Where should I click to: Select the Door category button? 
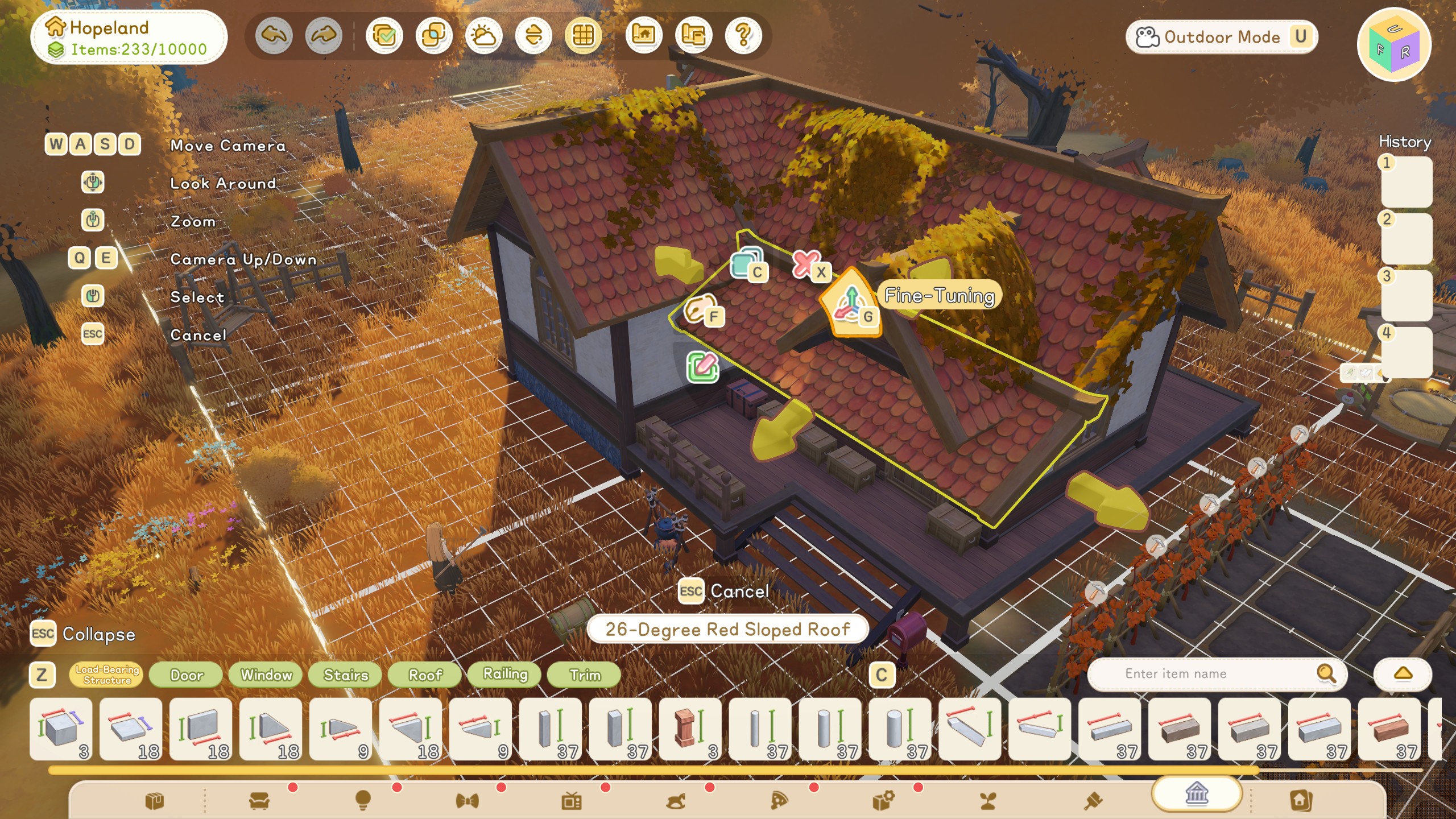[x=186, y=676]
